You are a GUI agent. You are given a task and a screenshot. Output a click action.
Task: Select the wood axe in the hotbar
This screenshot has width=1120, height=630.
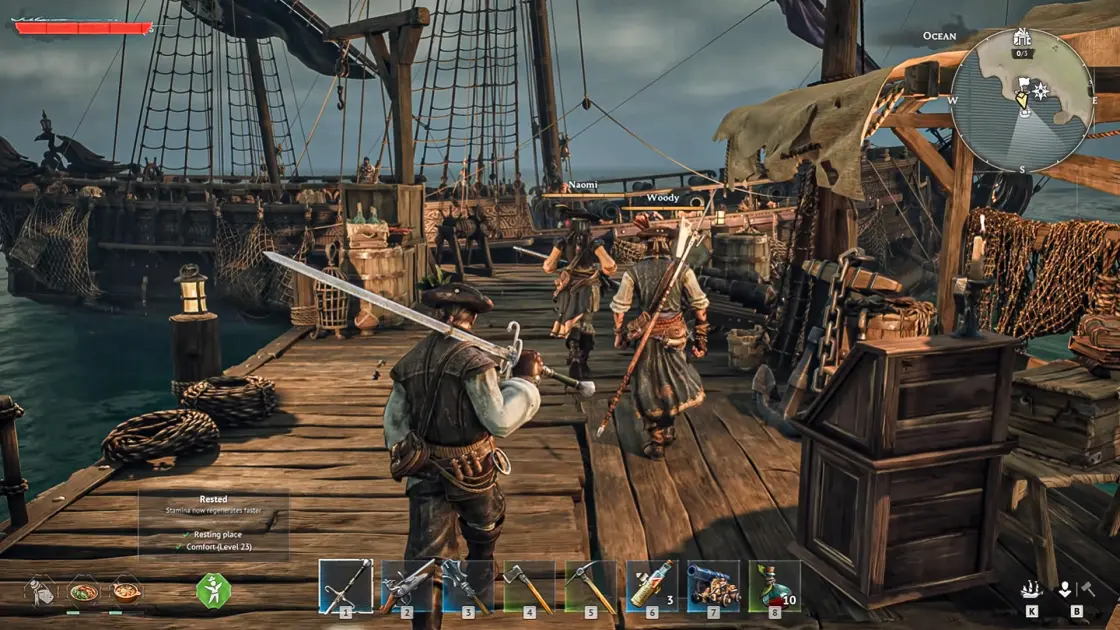tap(529, 585)
